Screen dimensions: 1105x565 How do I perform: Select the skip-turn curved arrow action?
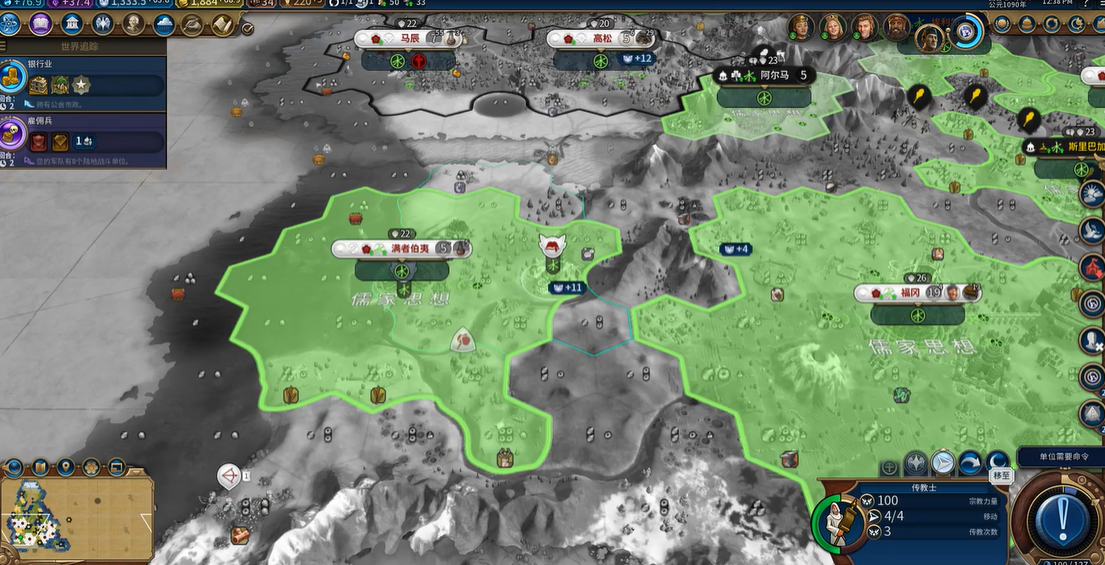click(x=970, y=463)
